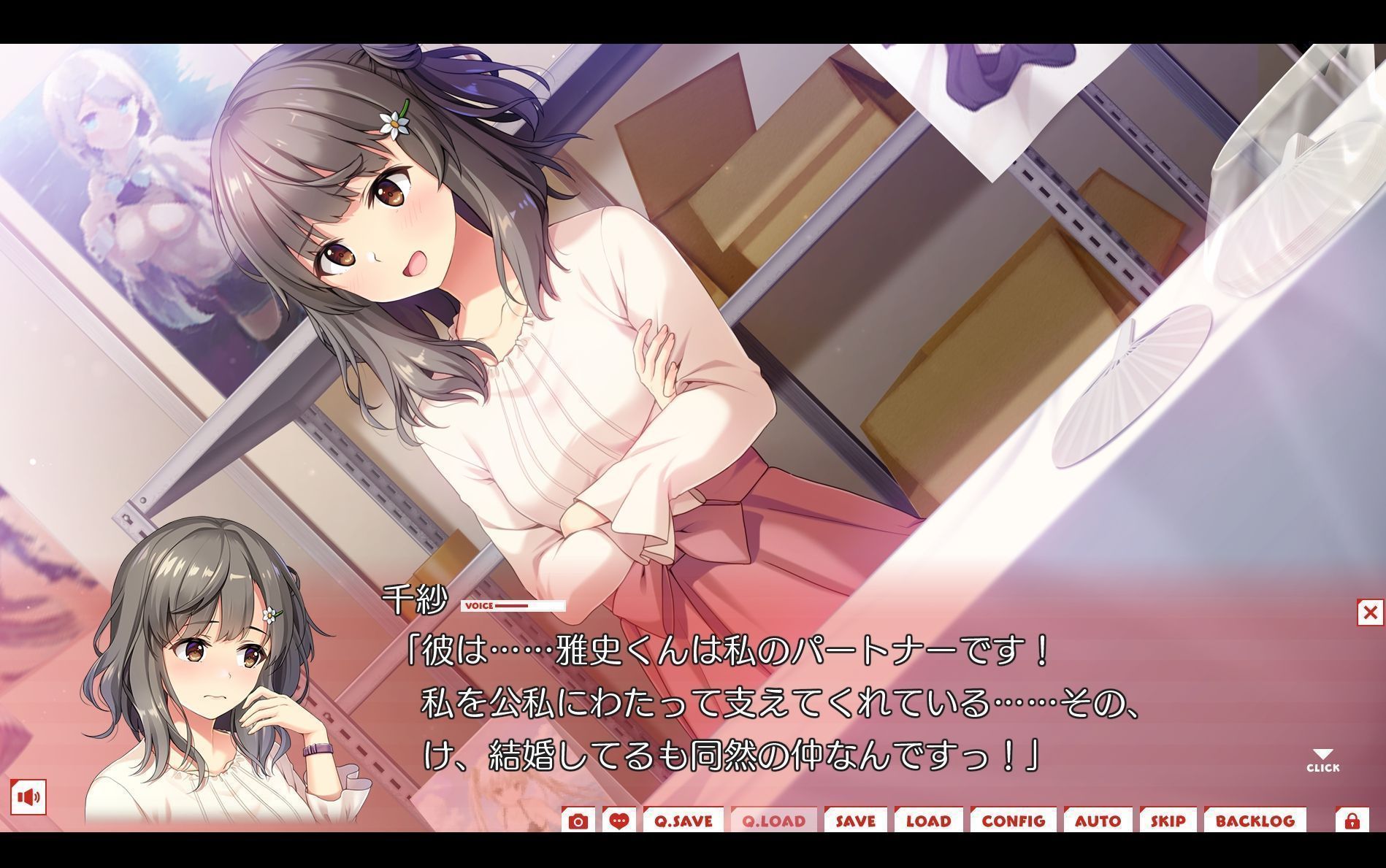Open the SAVE screen

coord(856,821)
